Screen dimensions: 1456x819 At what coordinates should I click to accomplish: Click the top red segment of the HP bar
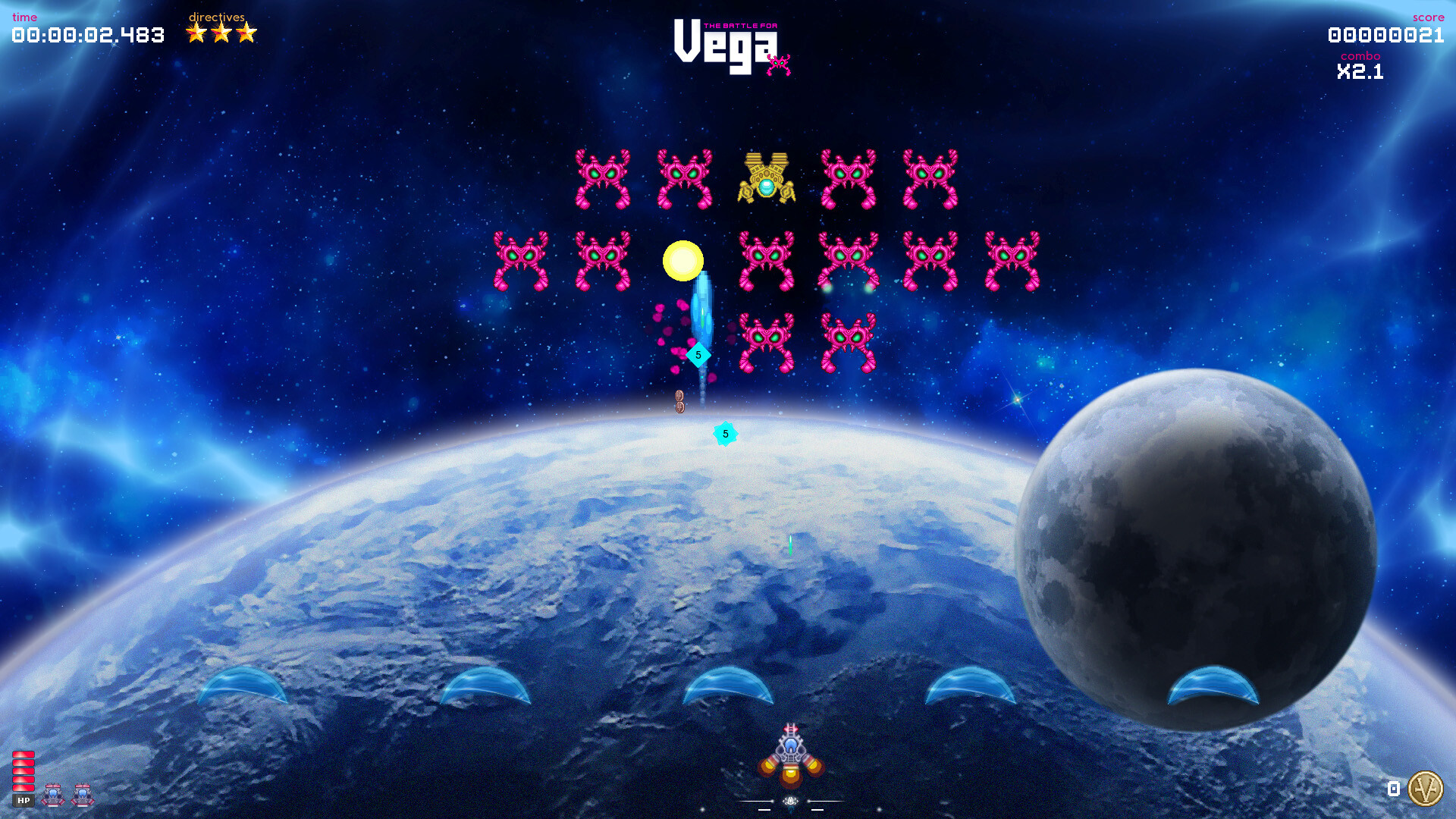pos(24,755)
